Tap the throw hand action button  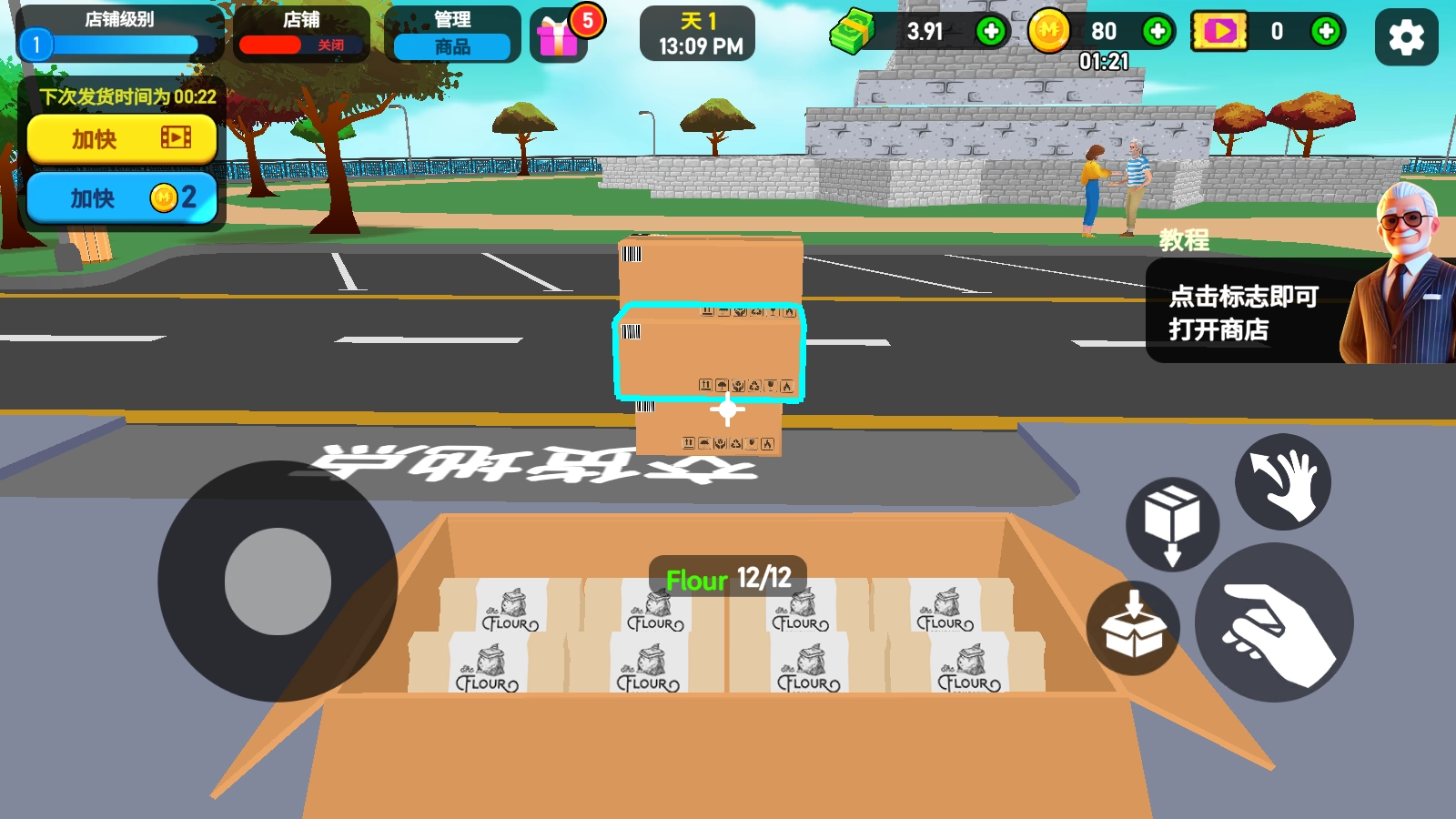[1282, 481]
